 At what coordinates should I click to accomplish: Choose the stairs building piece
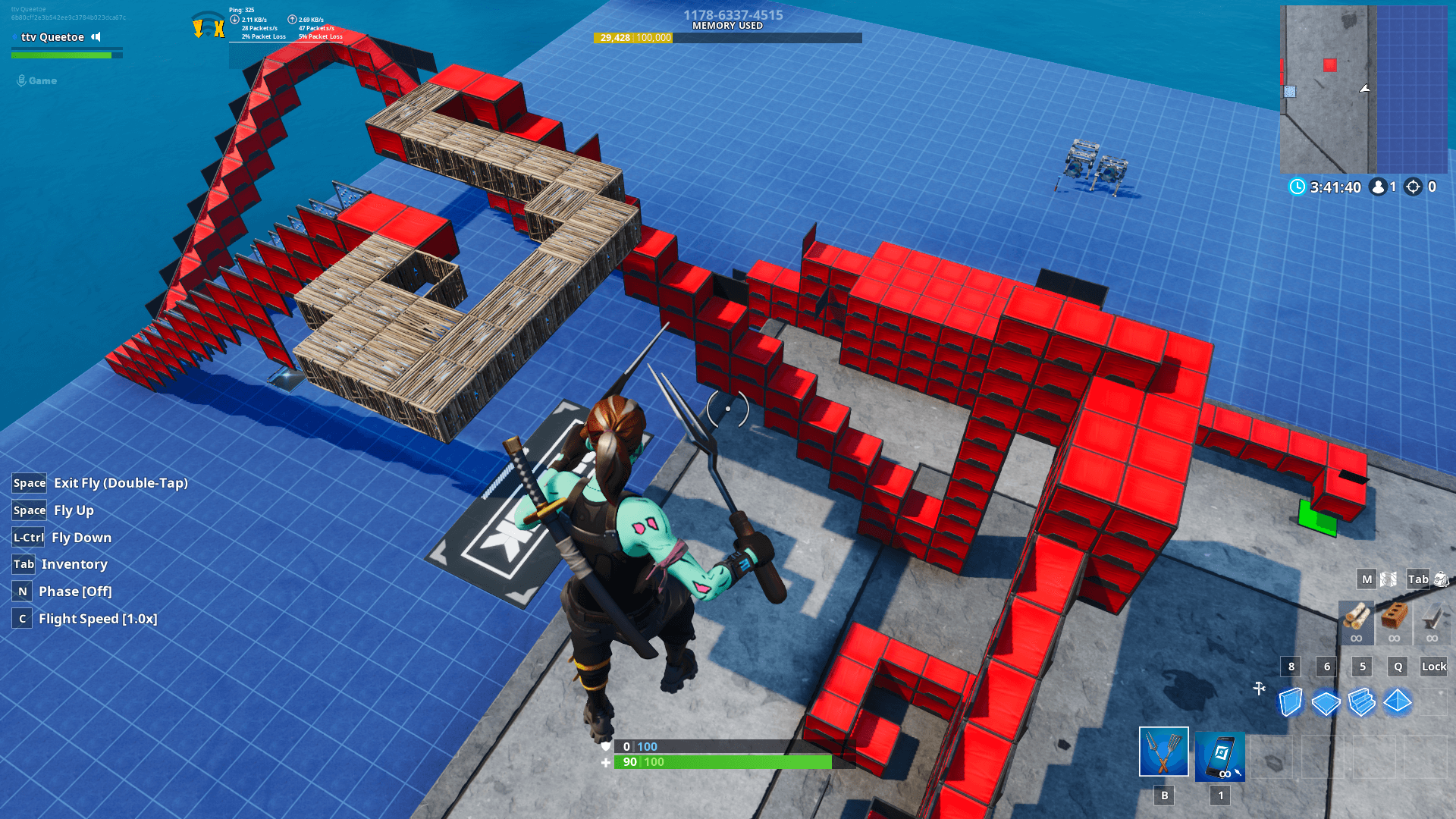click(1362, 701)
